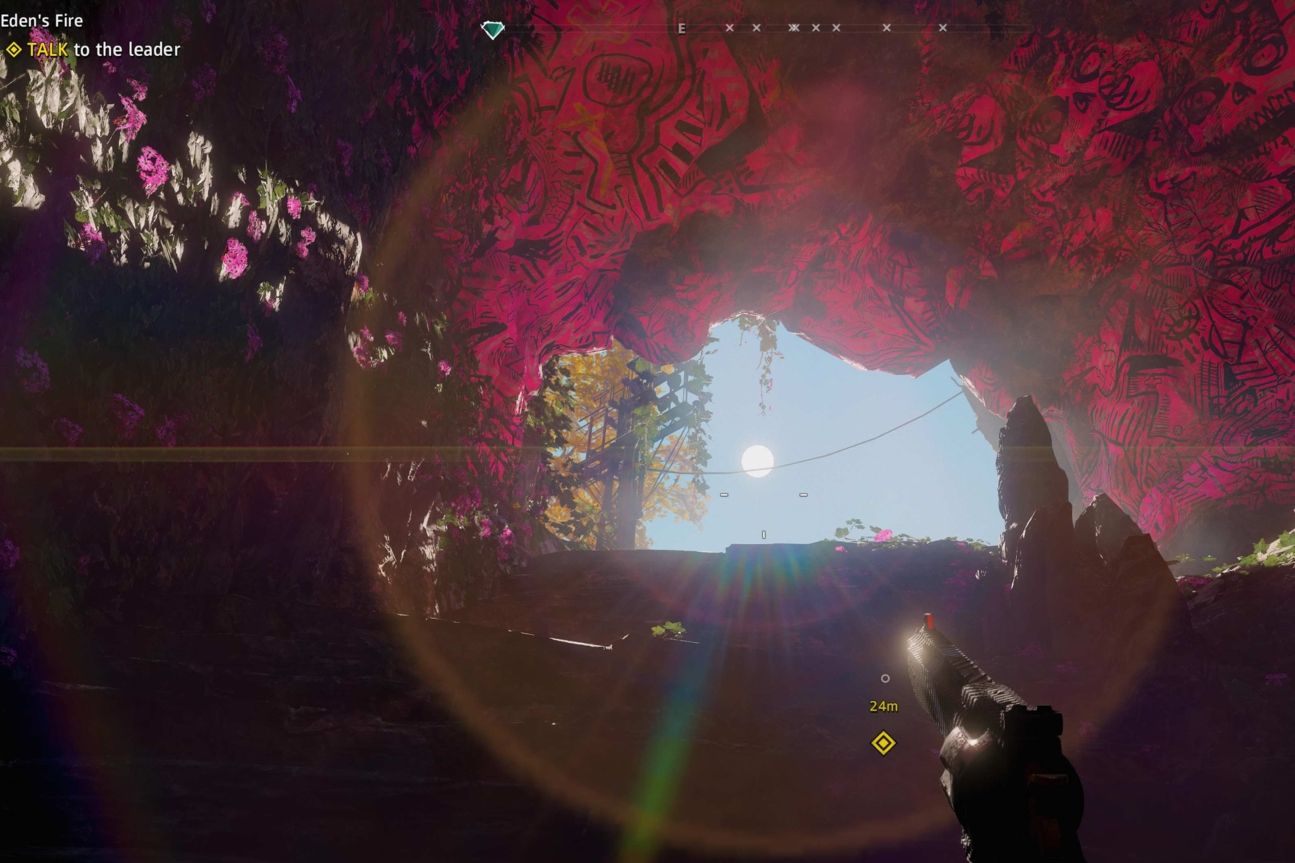Click the left bracket marker near the horizon
Viewport: 1295px width, 863px height.
coord(724,494)
